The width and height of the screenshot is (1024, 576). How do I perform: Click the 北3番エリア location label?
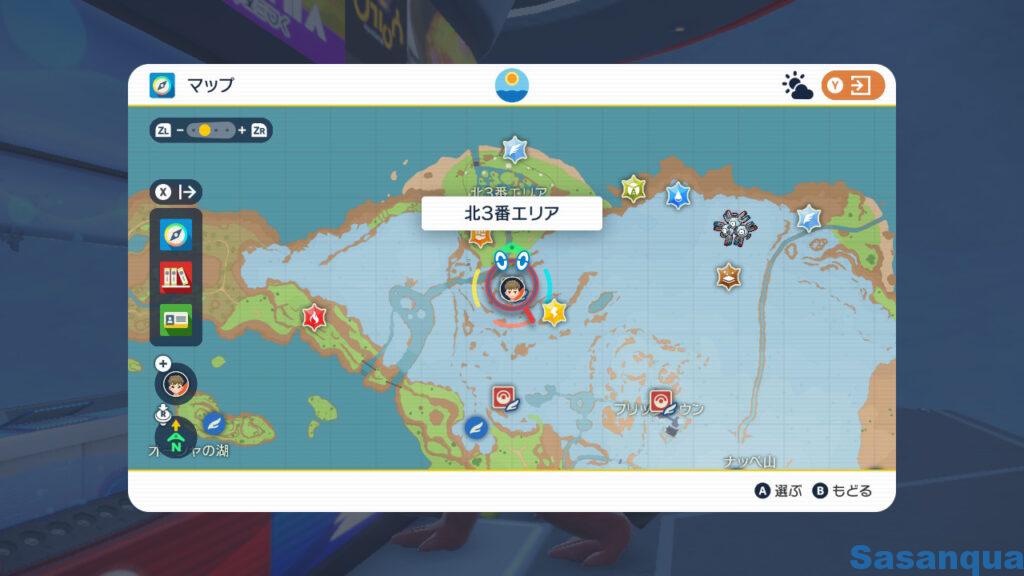511,213
